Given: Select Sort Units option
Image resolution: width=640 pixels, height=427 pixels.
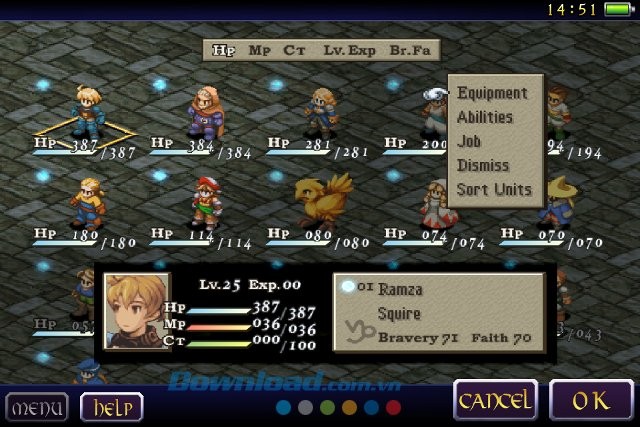Looking at the screenshot, I should (494, 189).
